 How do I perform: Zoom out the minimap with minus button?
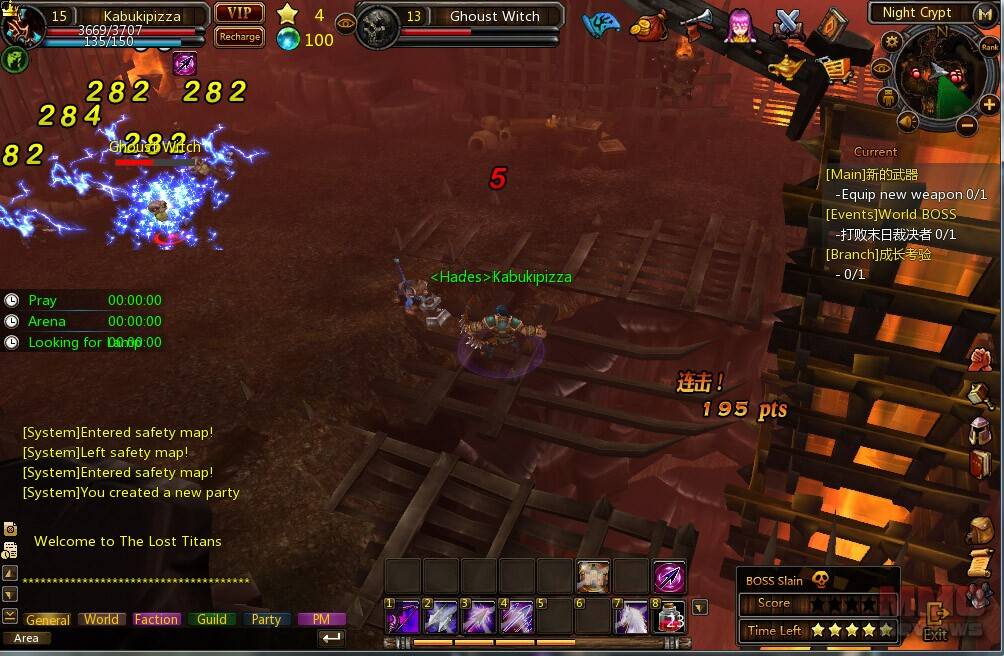pos(966,126)
